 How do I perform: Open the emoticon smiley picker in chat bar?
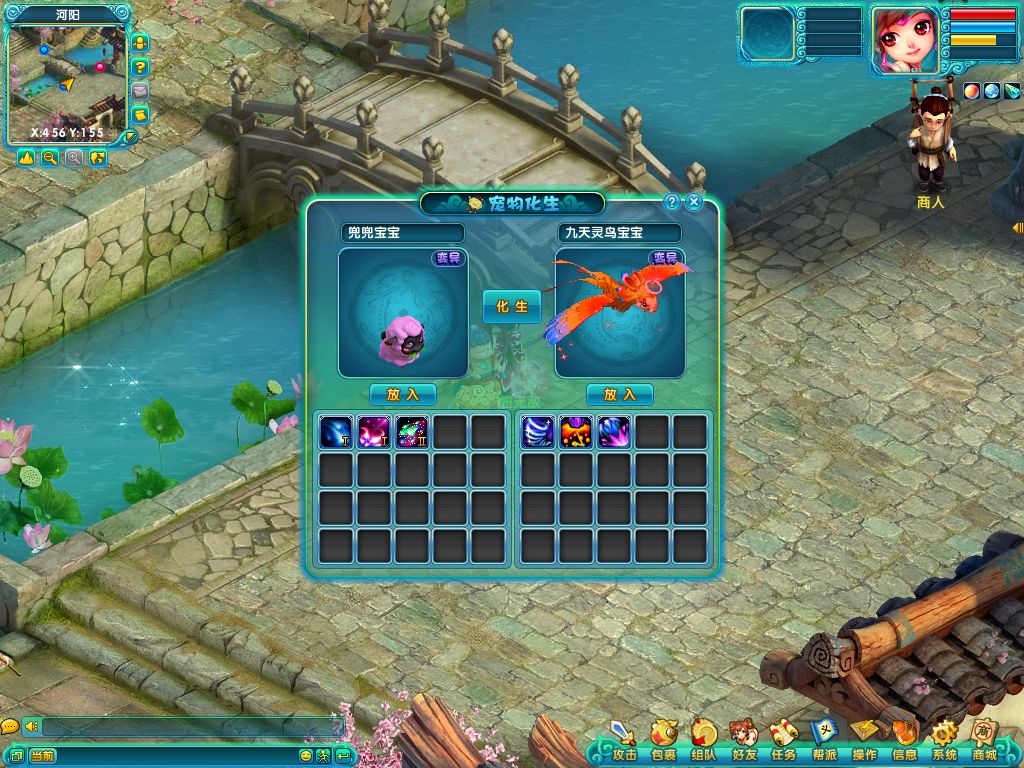[x=306, y=756]
